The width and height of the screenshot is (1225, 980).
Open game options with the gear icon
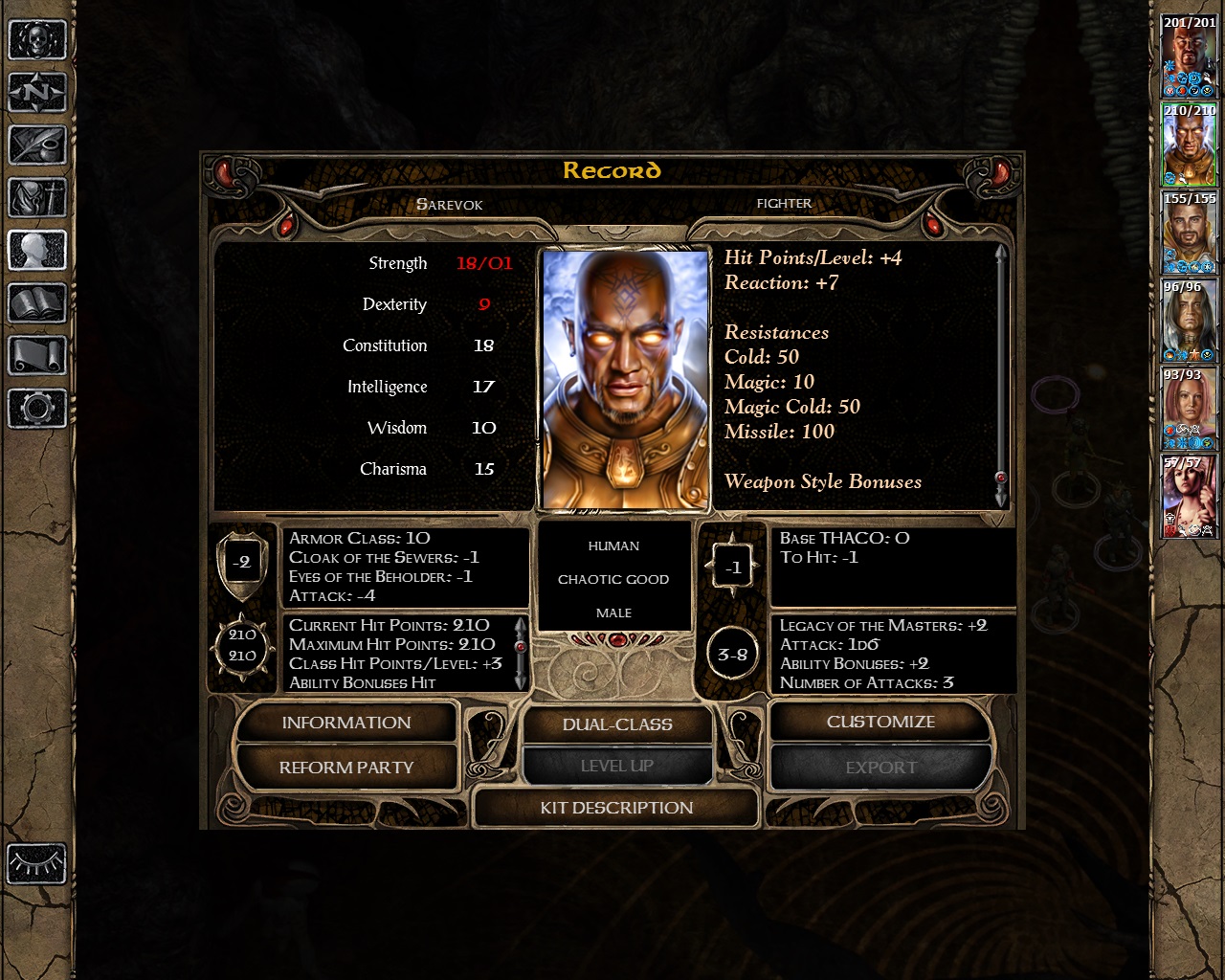click(x=37, y=409)
